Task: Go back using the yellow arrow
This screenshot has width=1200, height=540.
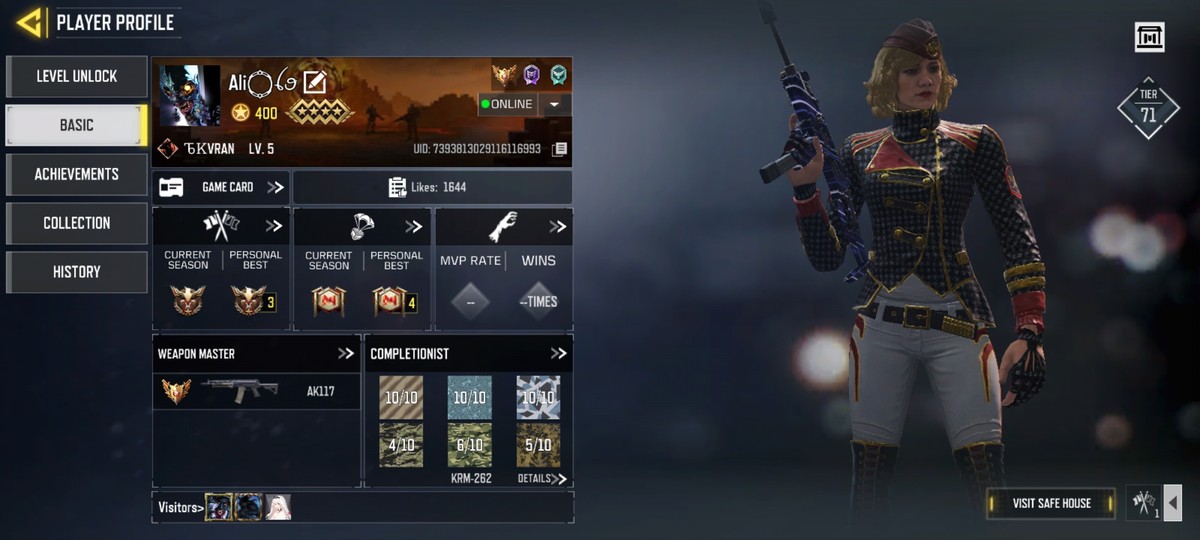Action: point(29,22)
